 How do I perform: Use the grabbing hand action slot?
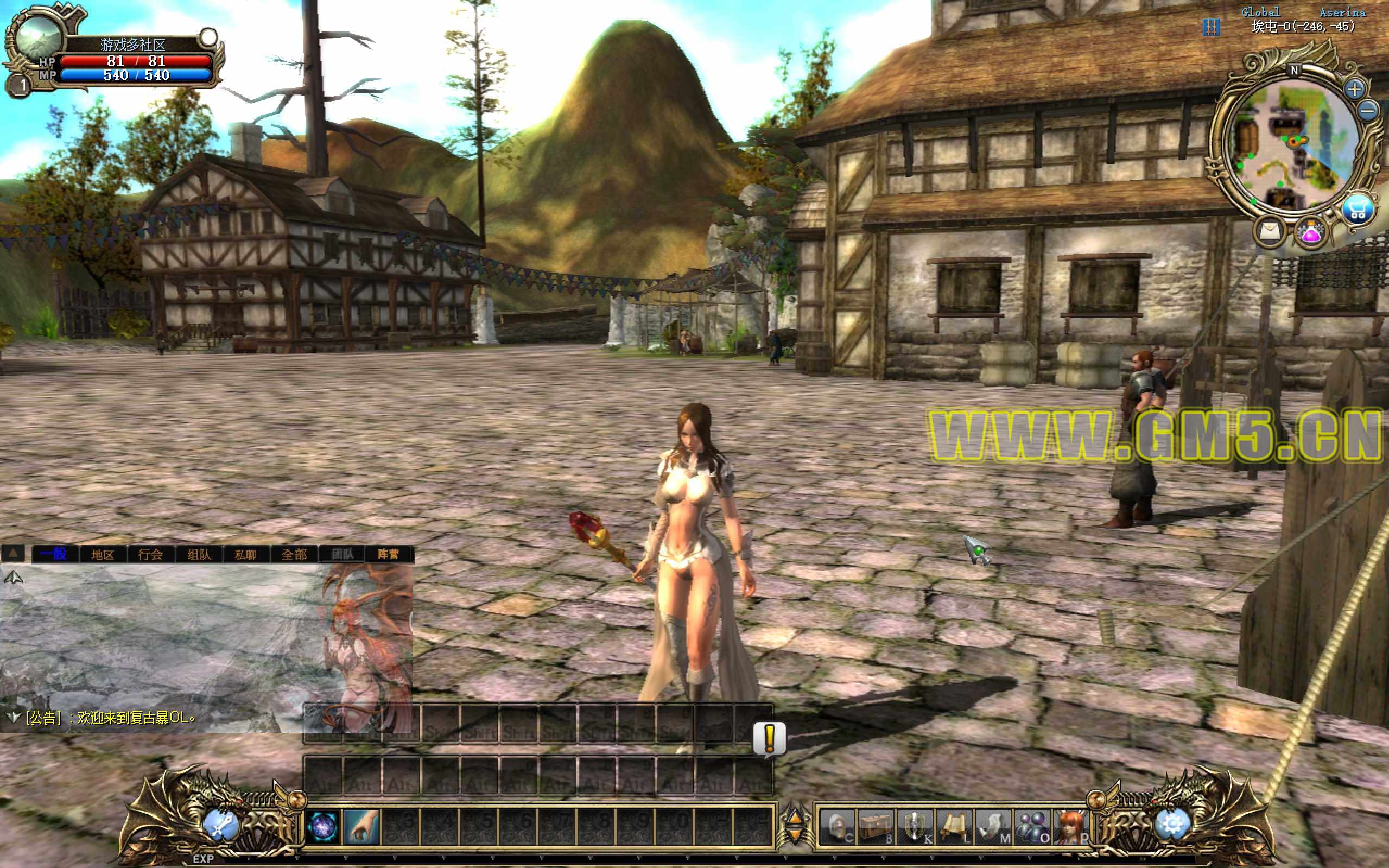pyautogui.click(x=361, y=827)
